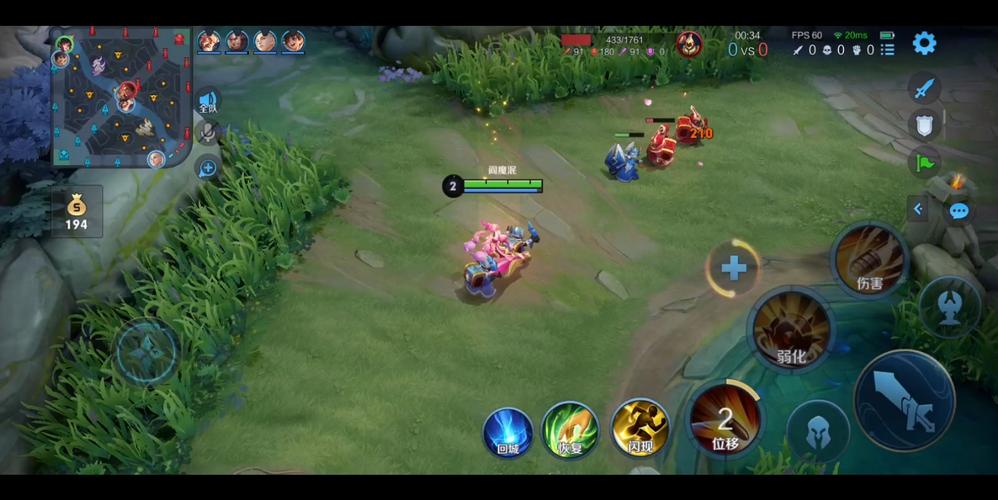Activate the 回城 recall spell
This screenshot has height=500, width=998.
(508, 432)
